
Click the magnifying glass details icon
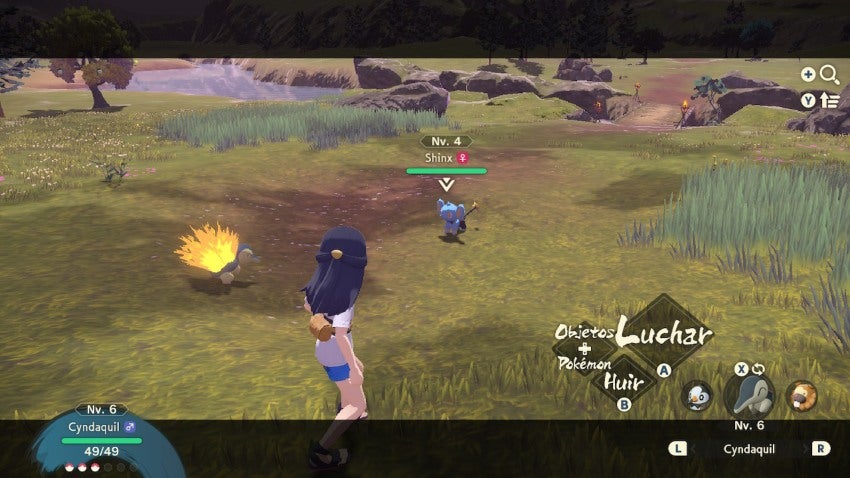[829, 74]
